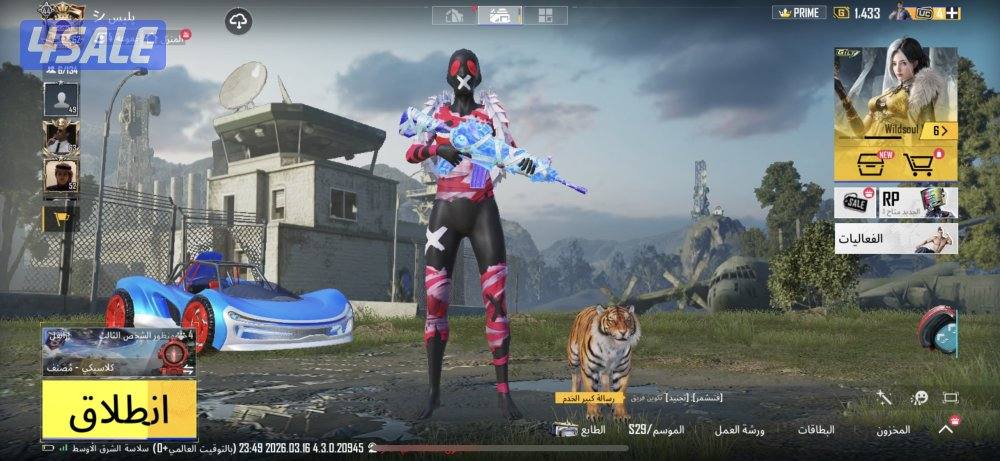Image resolution: width=1000 pixels, height=461 pixels.
Task: Add UC with the plus button
Action: pyautogui.click(x=952, y=13)
